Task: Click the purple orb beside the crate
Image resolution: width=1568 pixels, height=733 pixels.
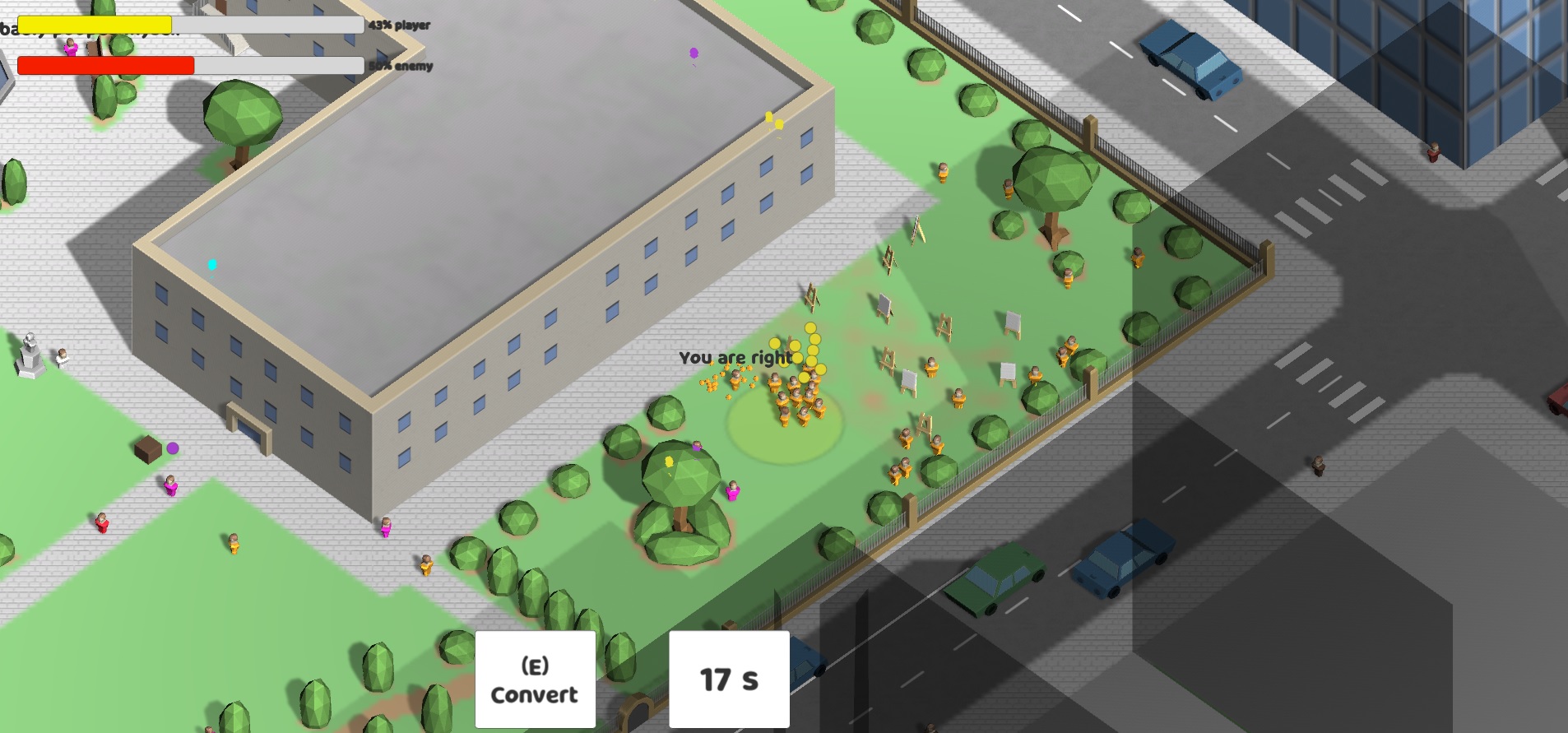Action: coord(171,447)
